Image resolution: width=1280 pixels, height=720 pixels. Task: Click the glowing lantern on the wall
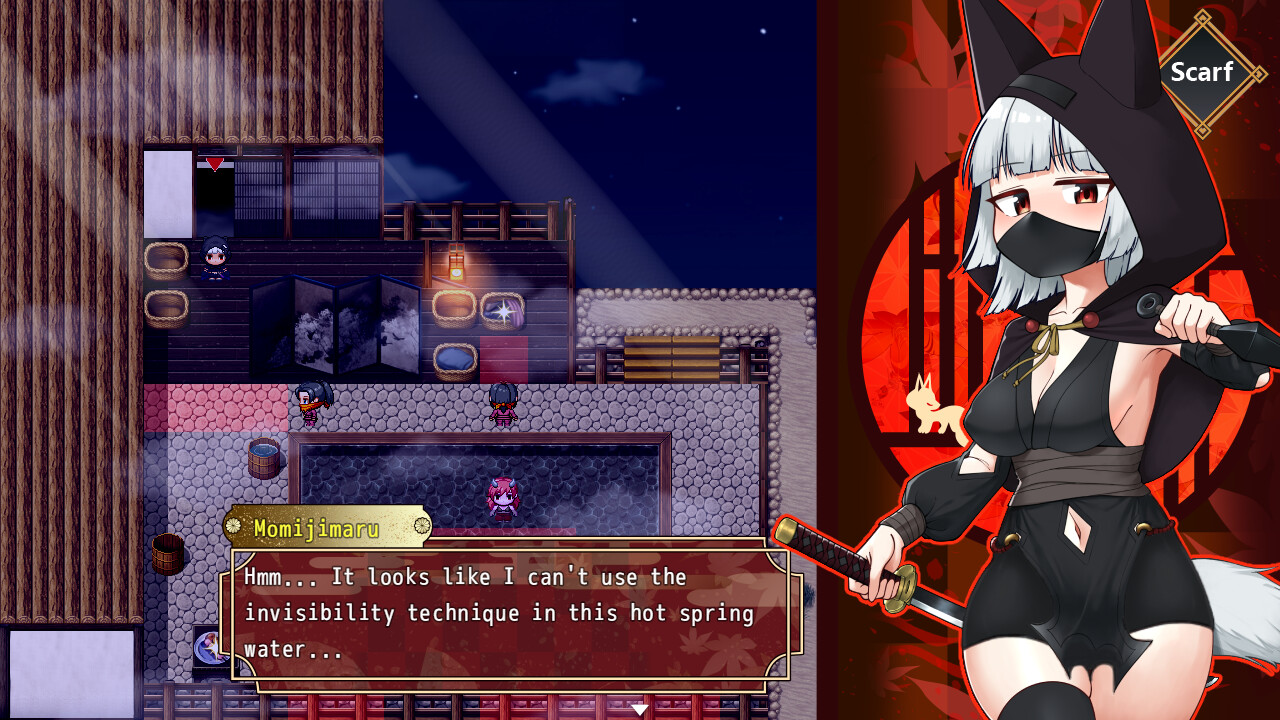[457, 267]
